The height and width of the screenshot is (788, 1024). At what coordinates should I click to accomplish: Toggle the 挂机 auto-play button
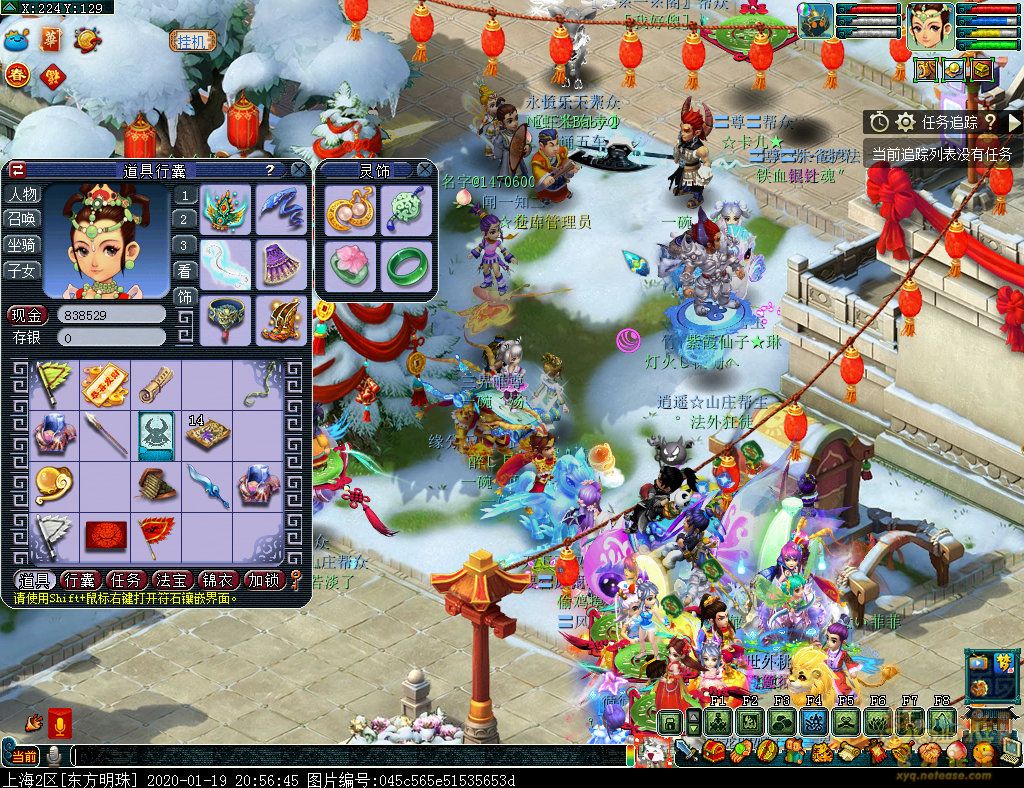191,41
